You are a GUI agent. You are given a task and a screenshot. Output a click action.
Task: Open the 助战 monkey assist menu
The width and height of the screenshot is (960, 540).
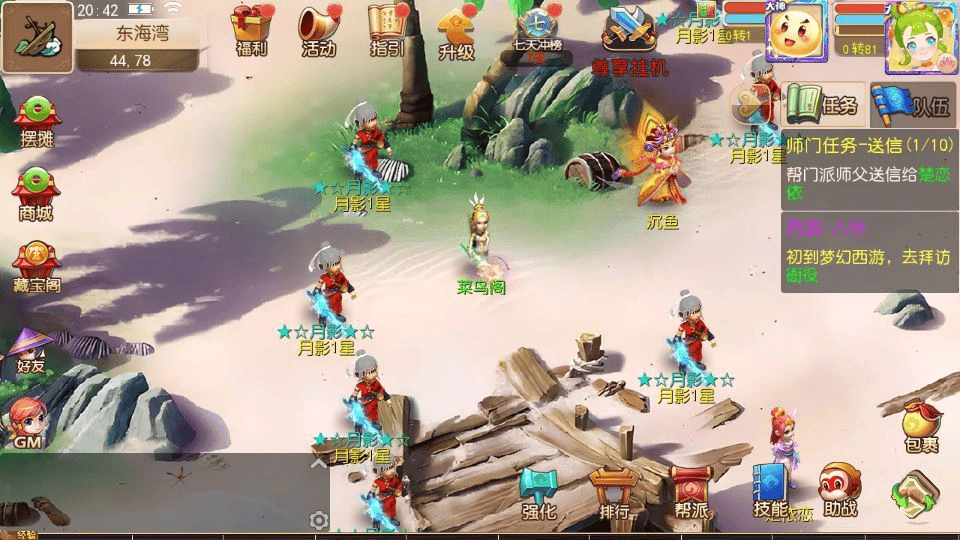pyautogui.click(x=840, y=490)
